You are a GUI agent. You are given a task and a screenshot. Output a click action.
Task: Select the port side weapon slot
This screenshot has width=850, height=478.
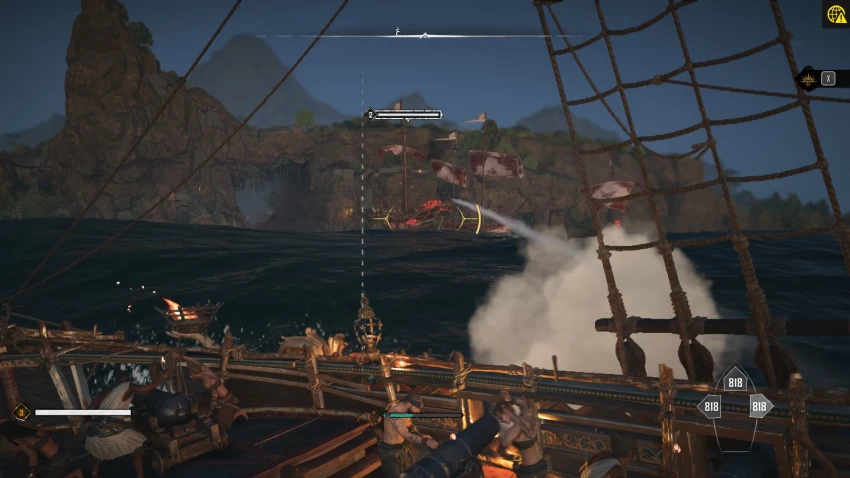coord(711,406)
